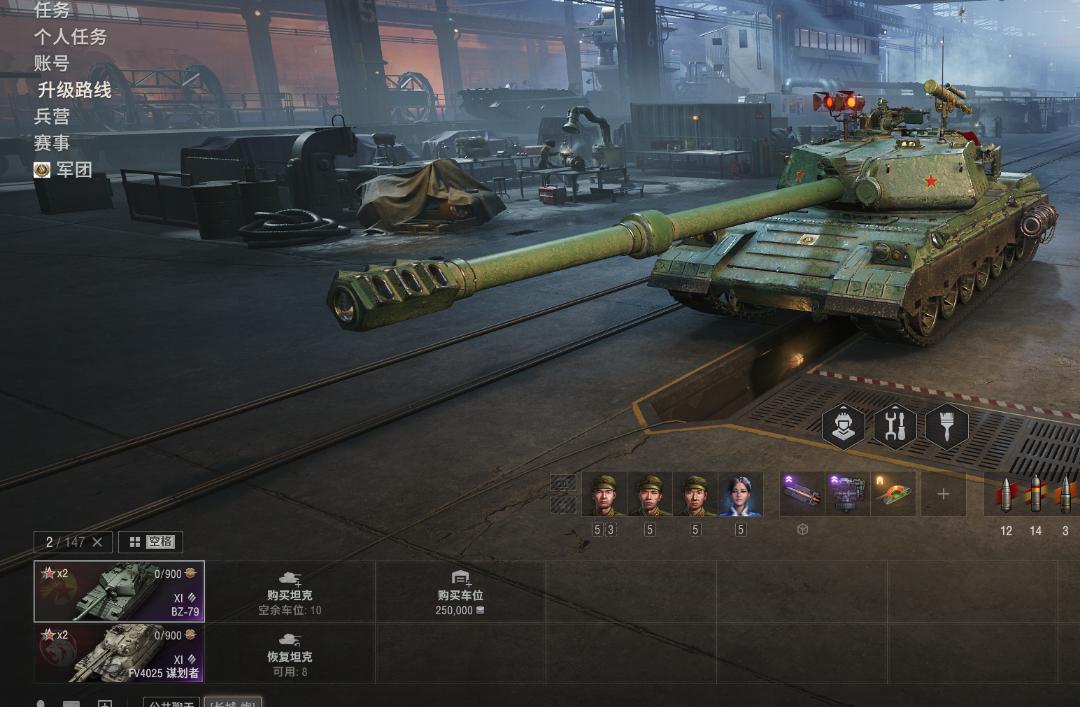The width and height of the screenshot is (1080, 707).
Task: Open the 升级路线 tech tree
Action: tap(74, 90)
